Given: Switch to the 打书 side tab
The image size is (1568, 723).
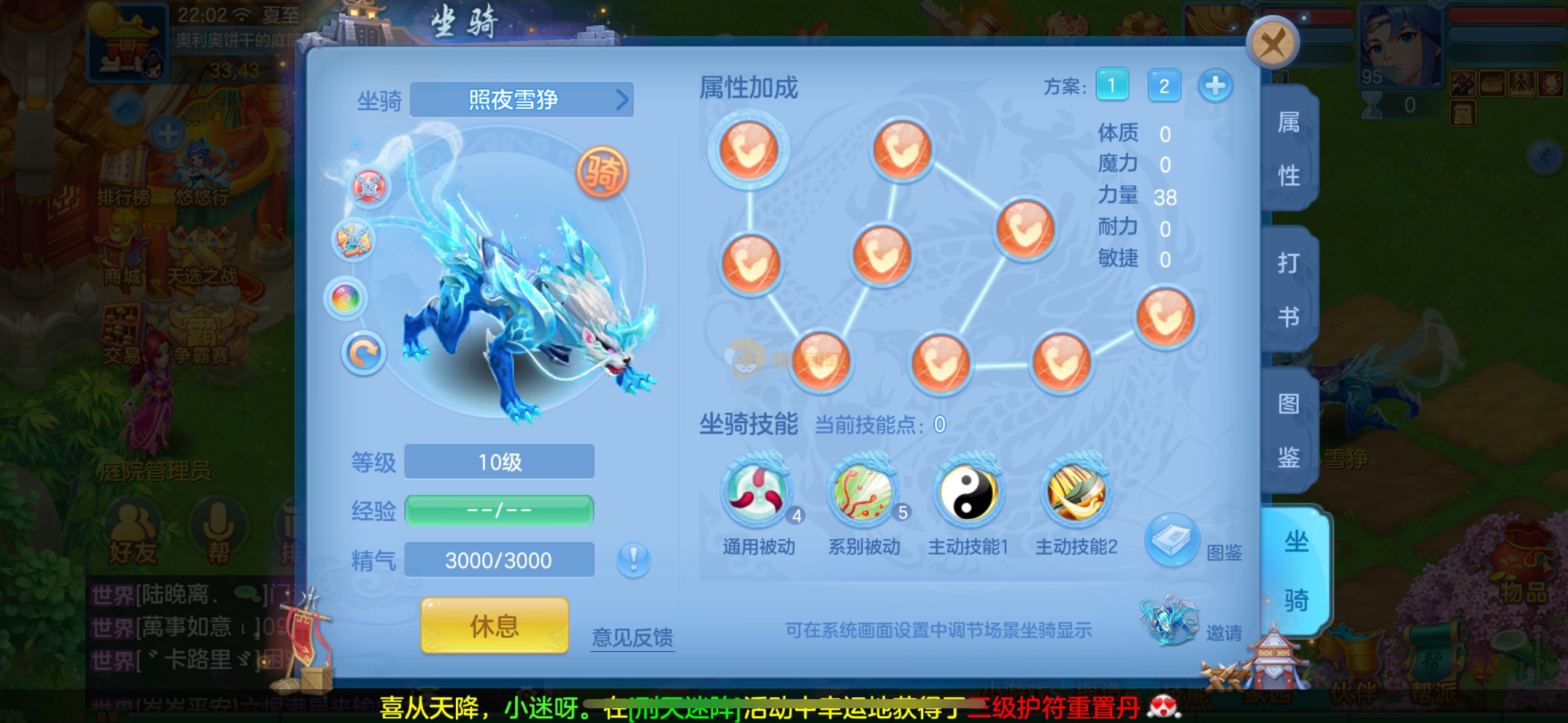Looking at the screenshot, I should click(x=1288, y=289).
